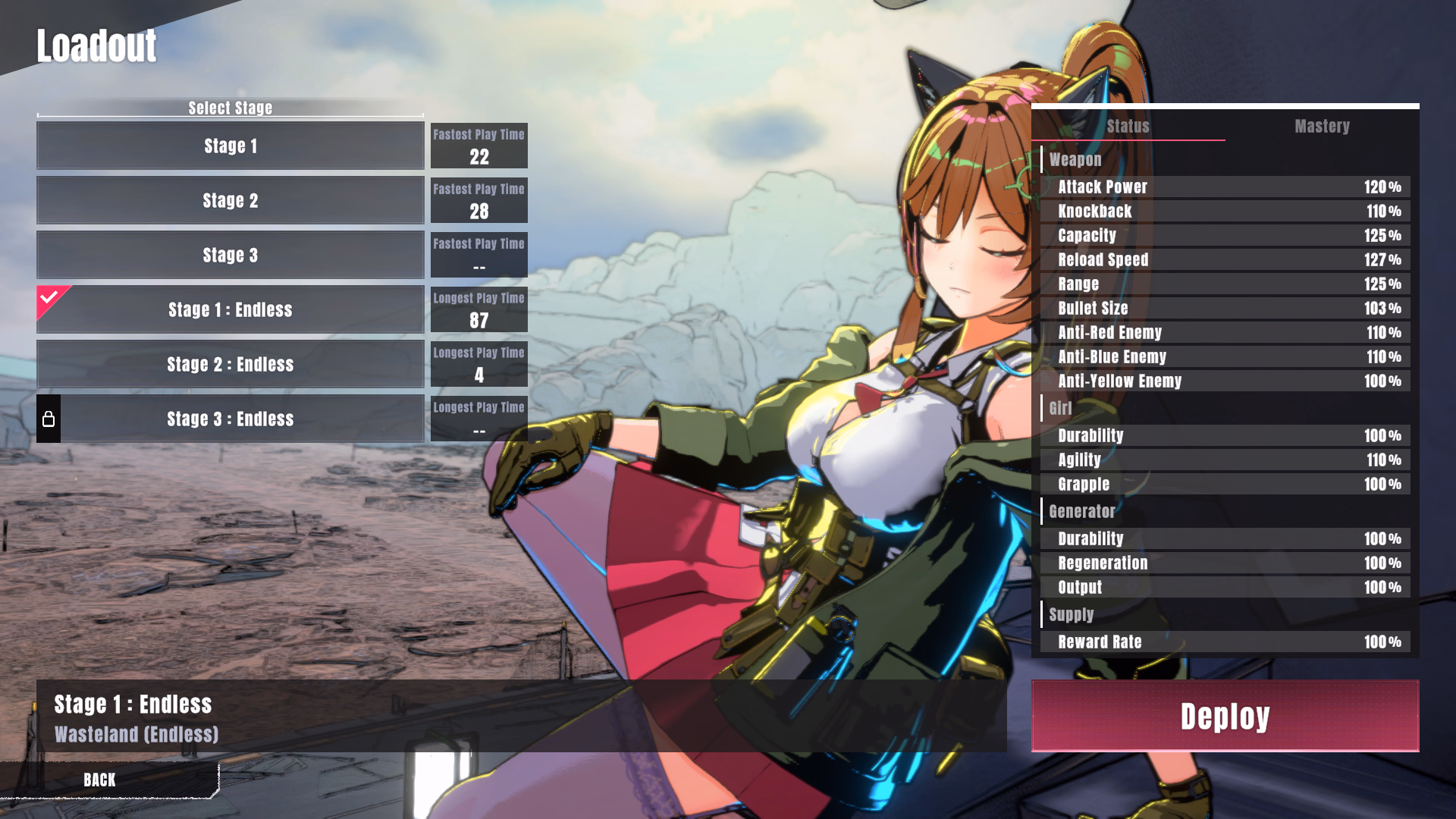
Task: Open the Status tab
Action: pos(1128,126)
